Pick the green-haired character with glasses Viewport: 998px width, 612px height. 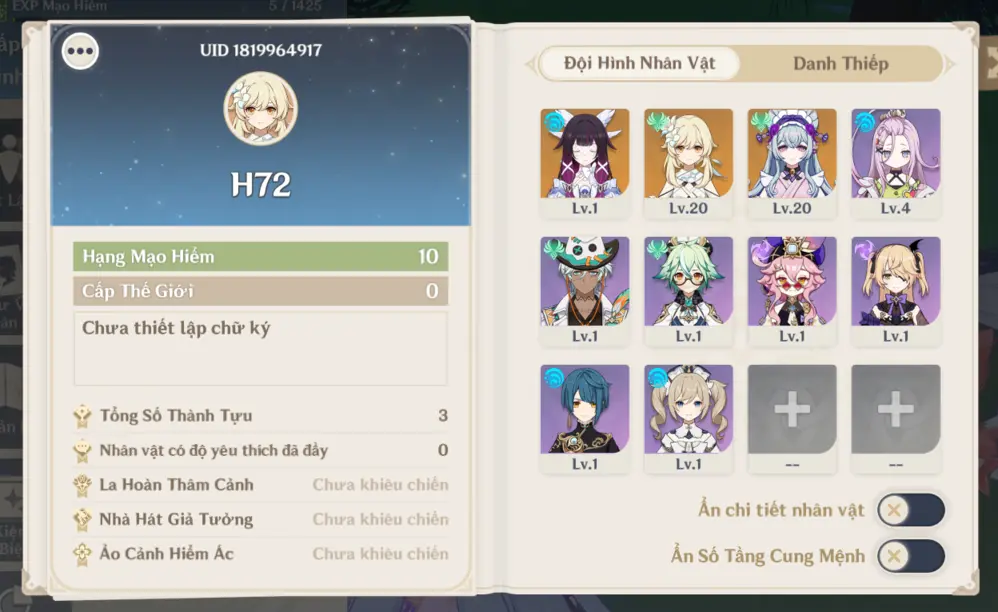[x=688, y=282]
